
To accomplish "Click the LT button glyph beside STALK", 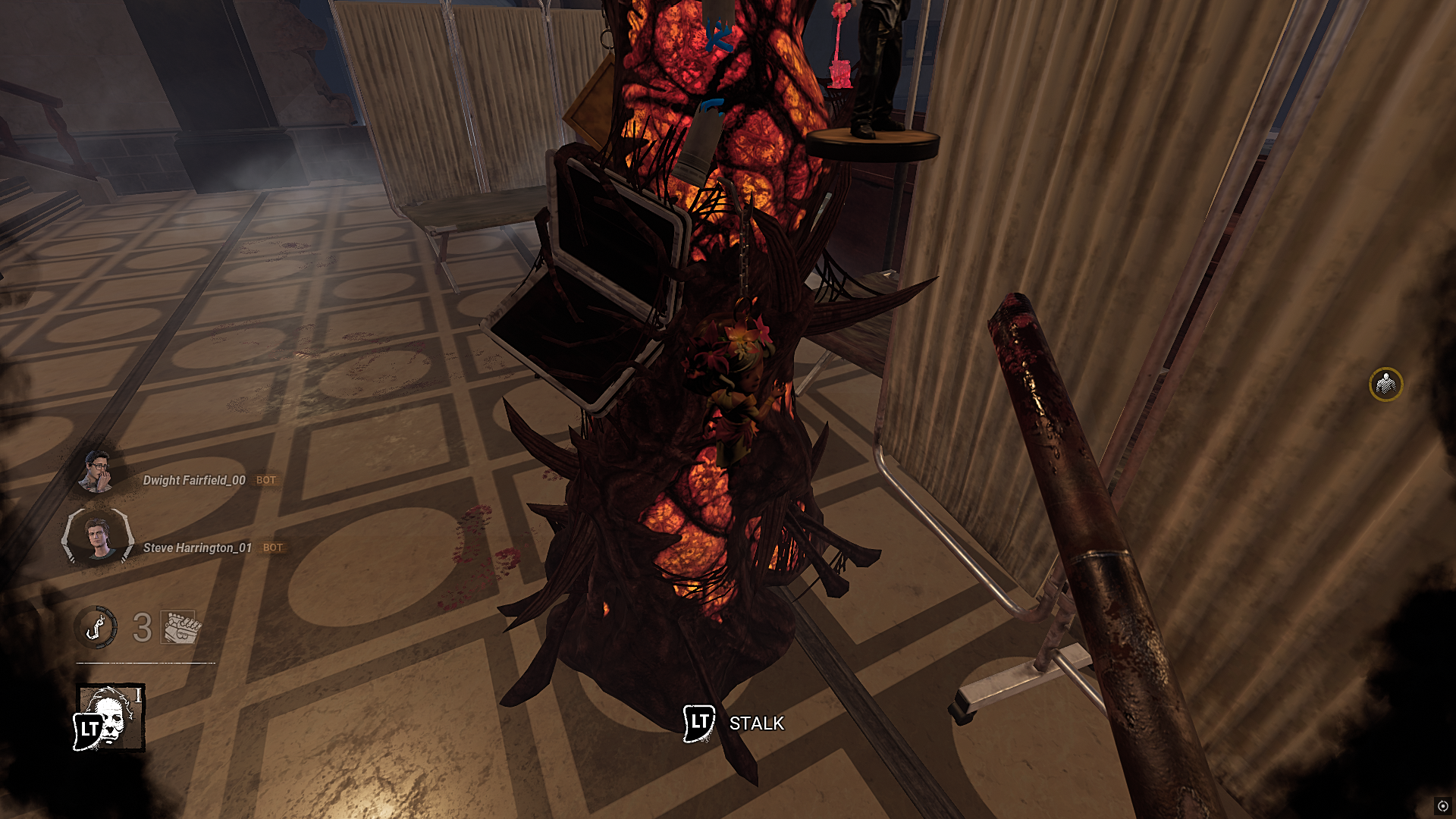I will pyautogui.click(x=697, y=722).
